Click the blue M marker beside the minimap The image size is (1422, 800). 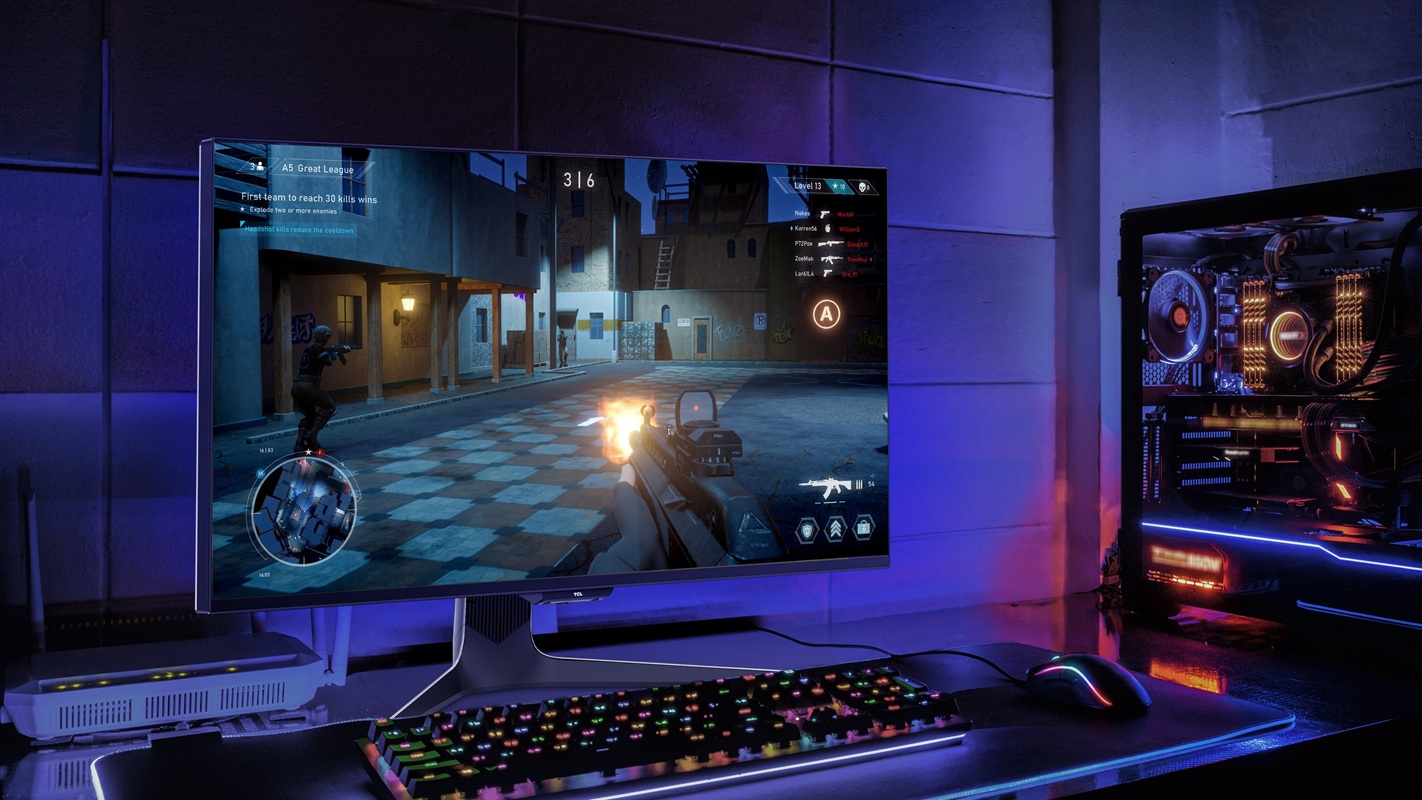[261, 473]
